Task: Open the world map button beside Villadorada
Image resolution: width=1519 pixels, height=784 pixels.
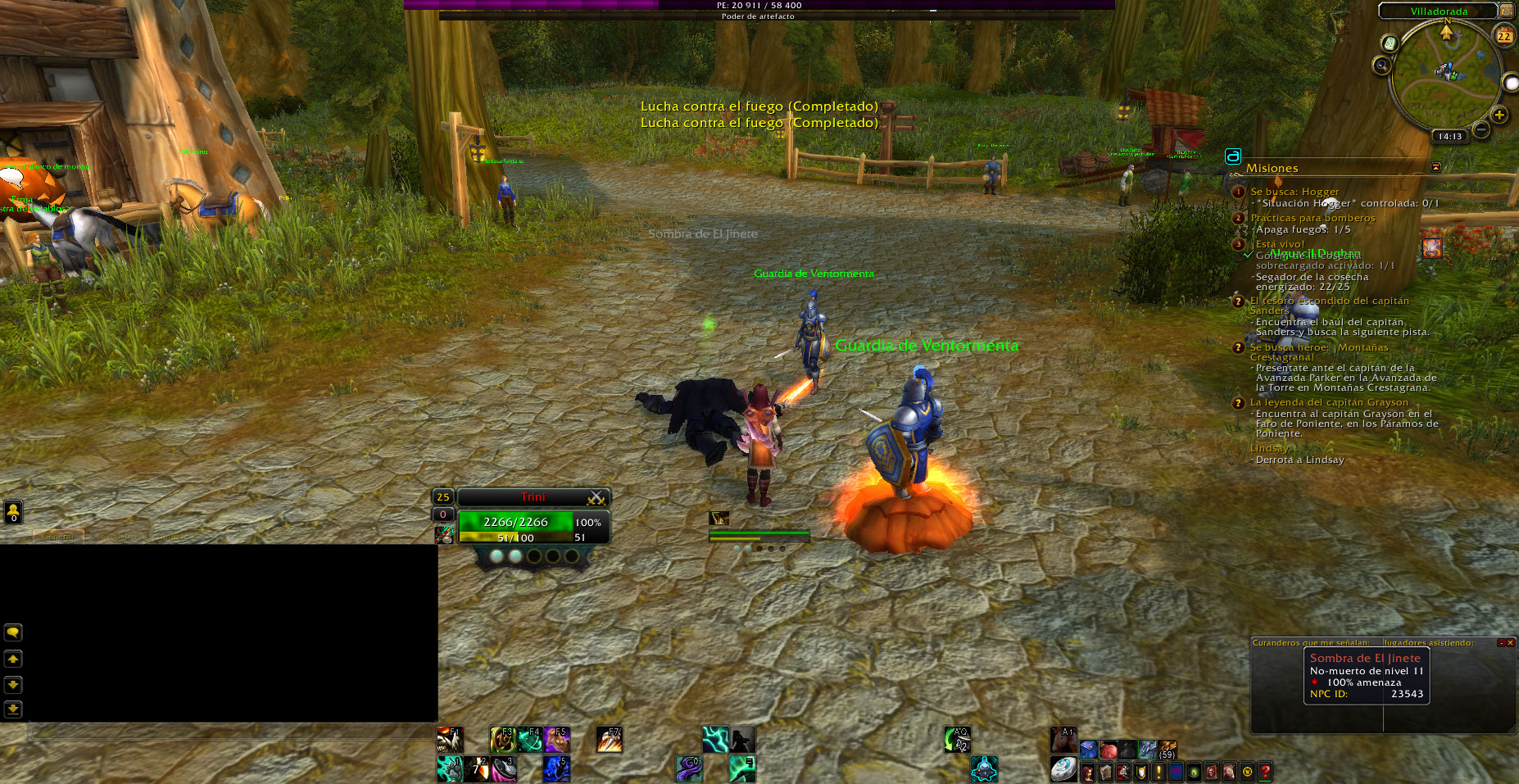Action: (1506, 11)
